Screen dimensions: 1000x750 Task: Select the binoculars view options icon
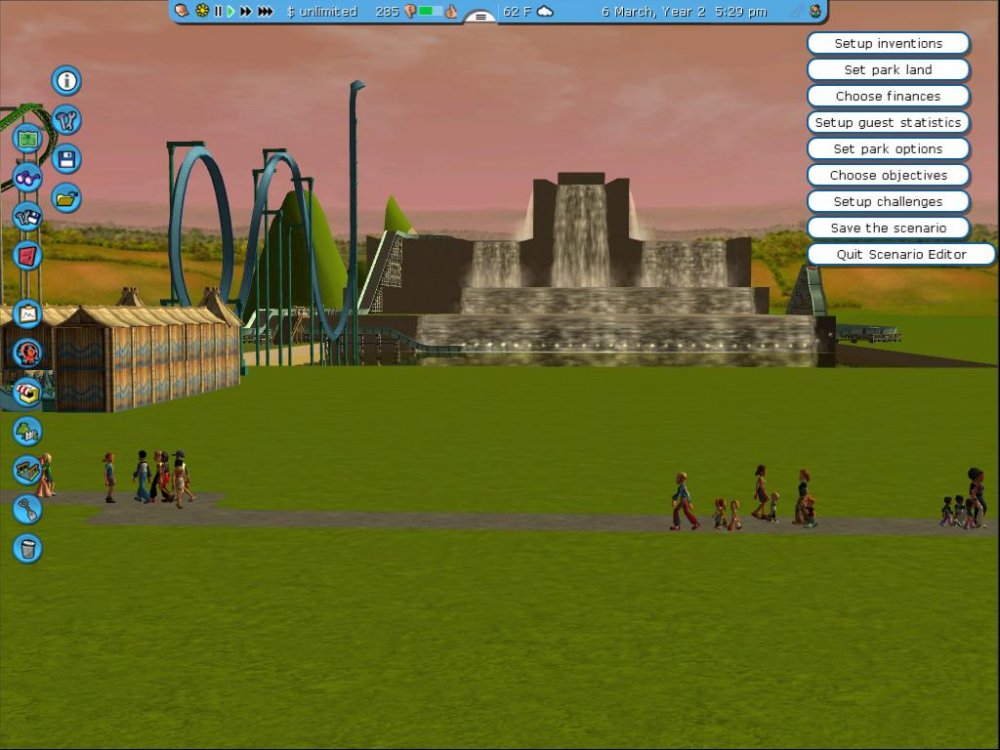[x=27, y=178]
